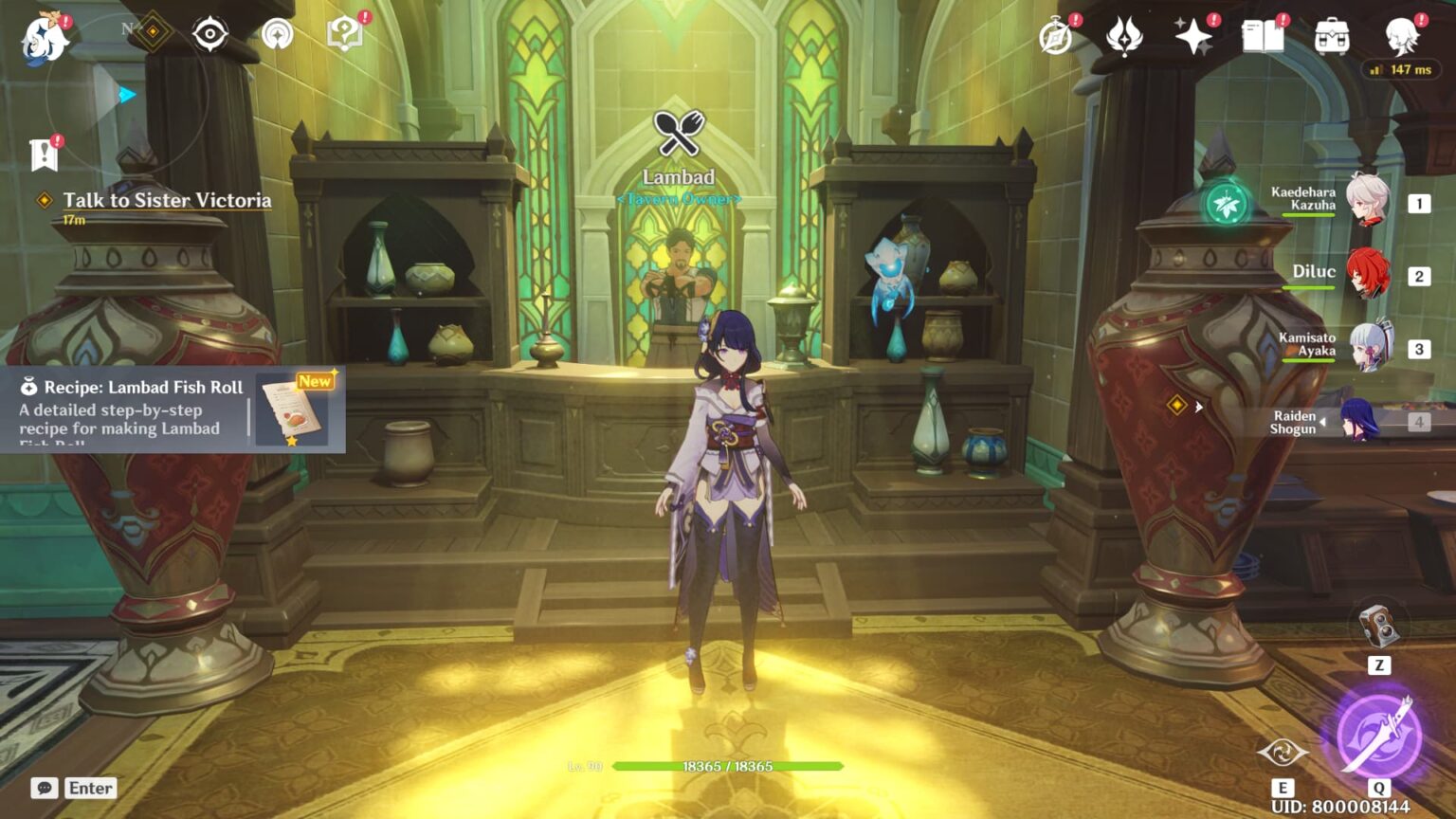Open the tutorial question-mark book icon
Image resolution: width=1456 pixels, height=819 pixels.
point(345,35)
